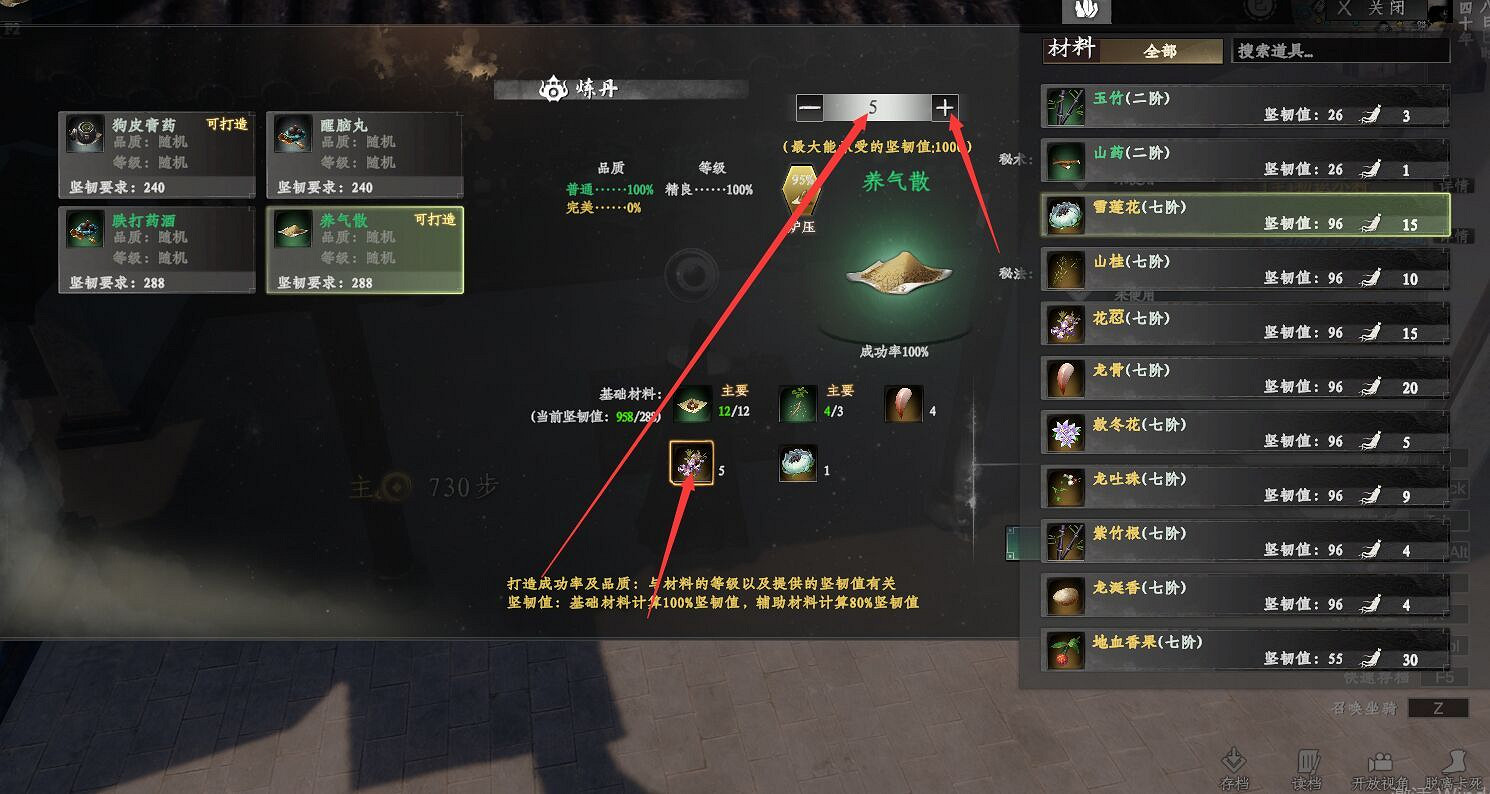Select the 养气散 recipe card

pos(365,250)
